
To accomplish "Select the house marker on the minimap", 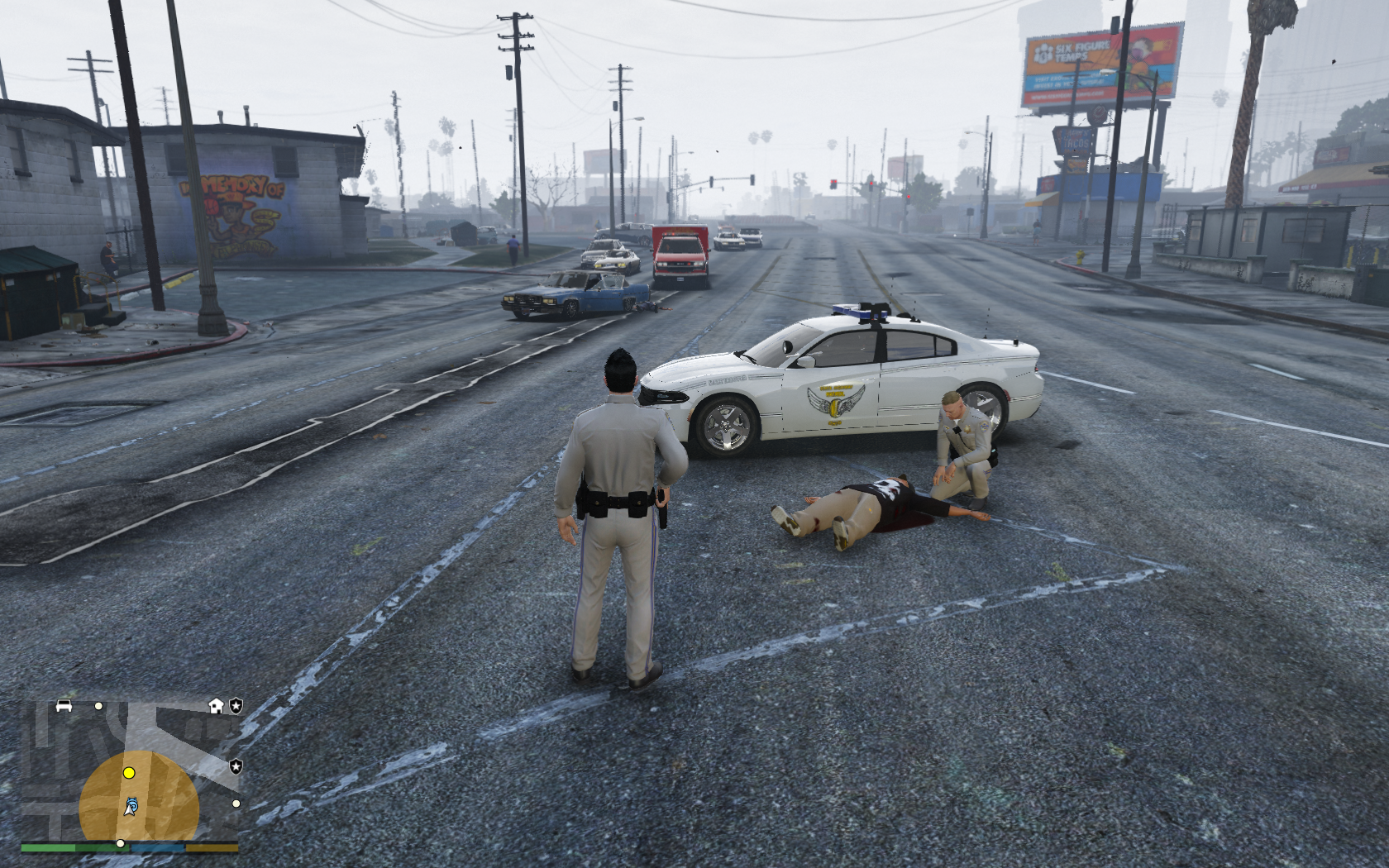I will pyautogui.click(x=216, y=705).
